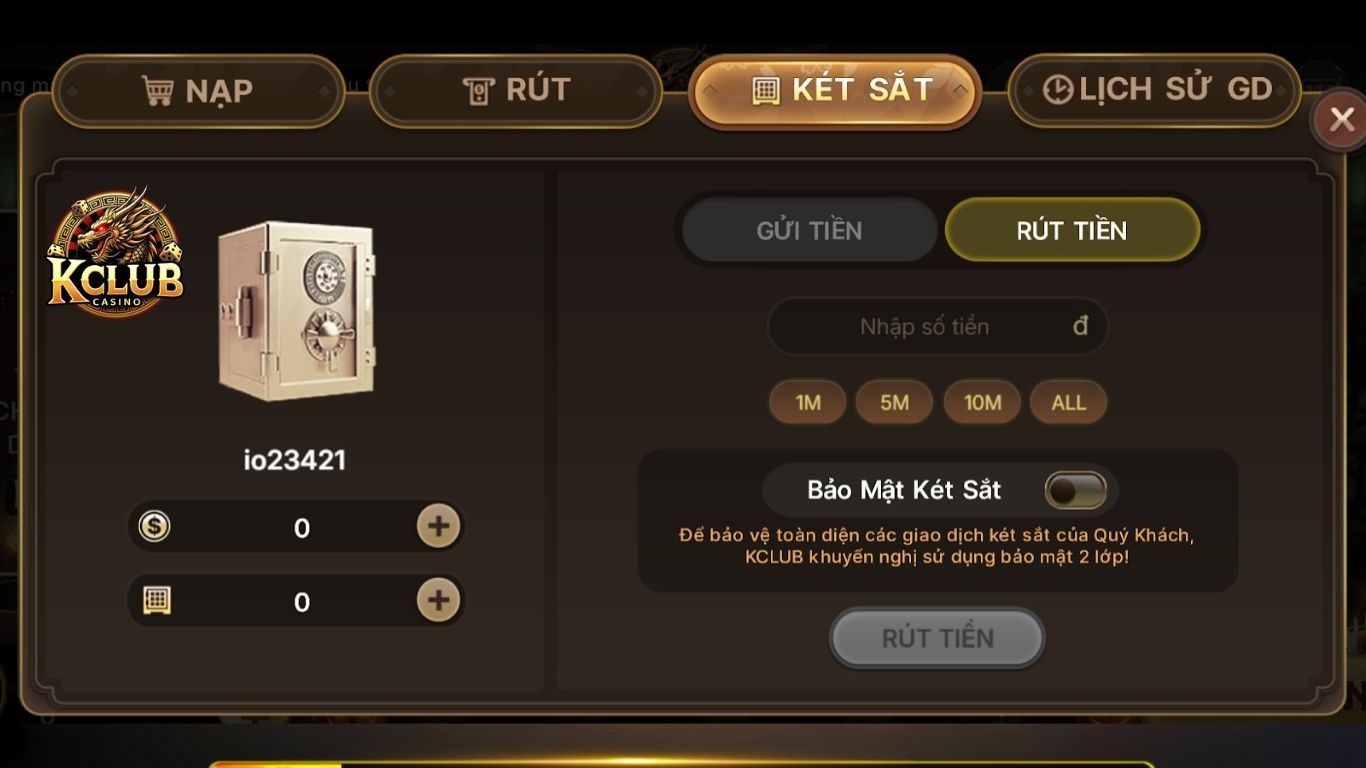The height and width of the screenshot is (768, 1366).
Task: Click the clock icon on LỊCH SỬ GD tab
Action: click(1057, 89)
